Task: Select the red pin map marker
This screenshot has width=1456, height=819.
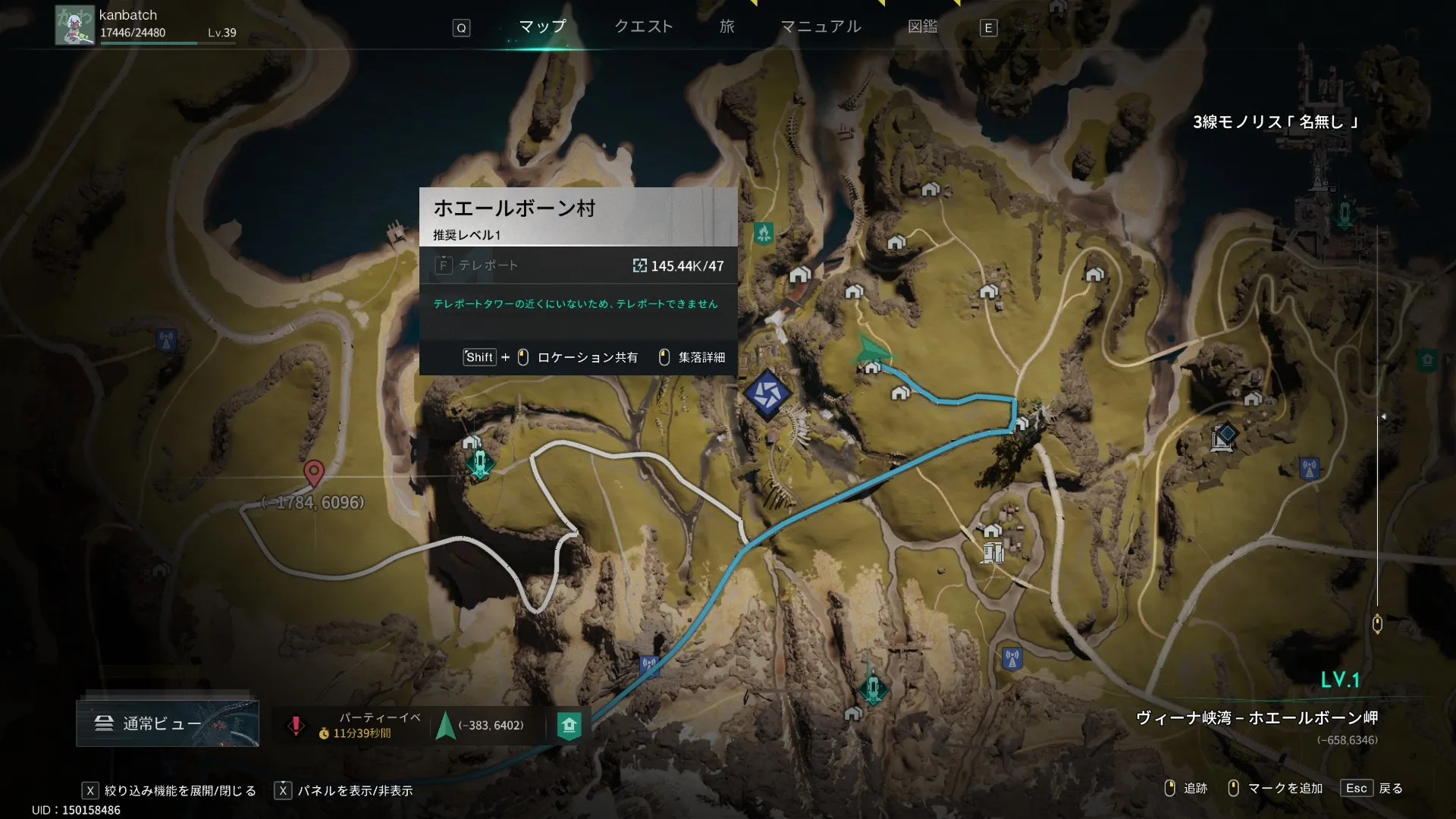Action: (x=314, y=472)
